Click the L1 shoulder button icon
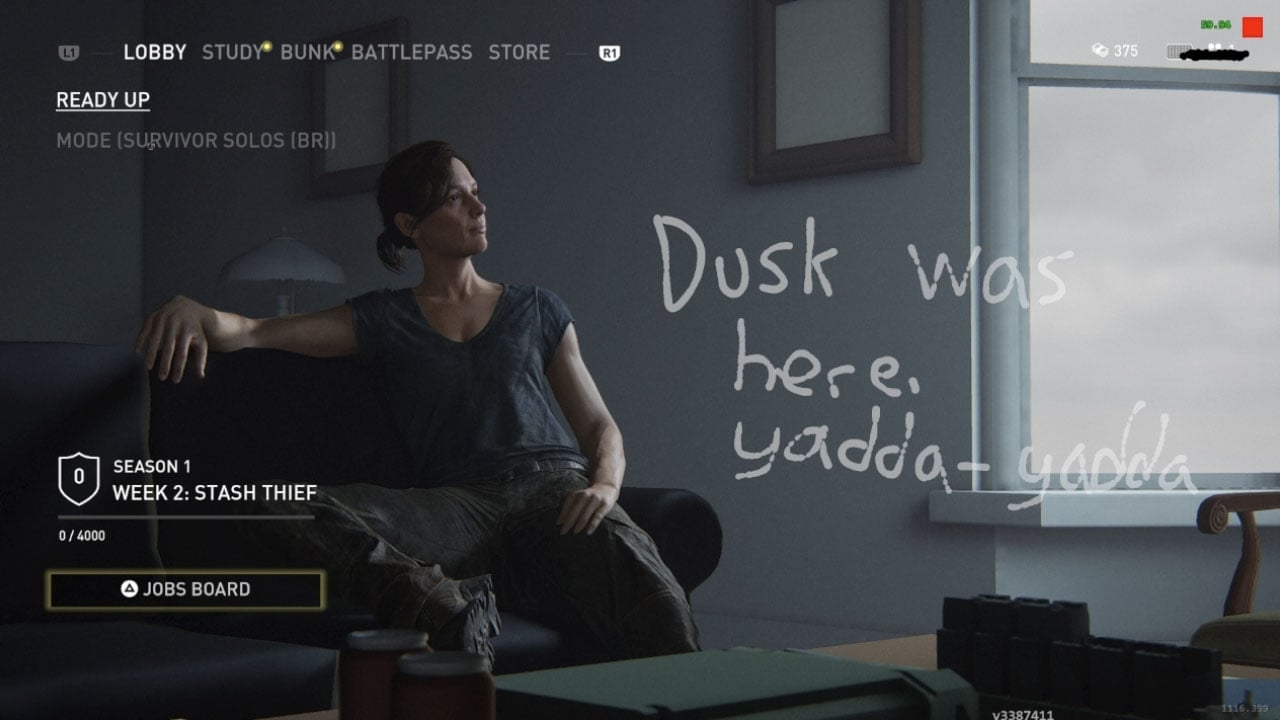 (x=70, y=52)
